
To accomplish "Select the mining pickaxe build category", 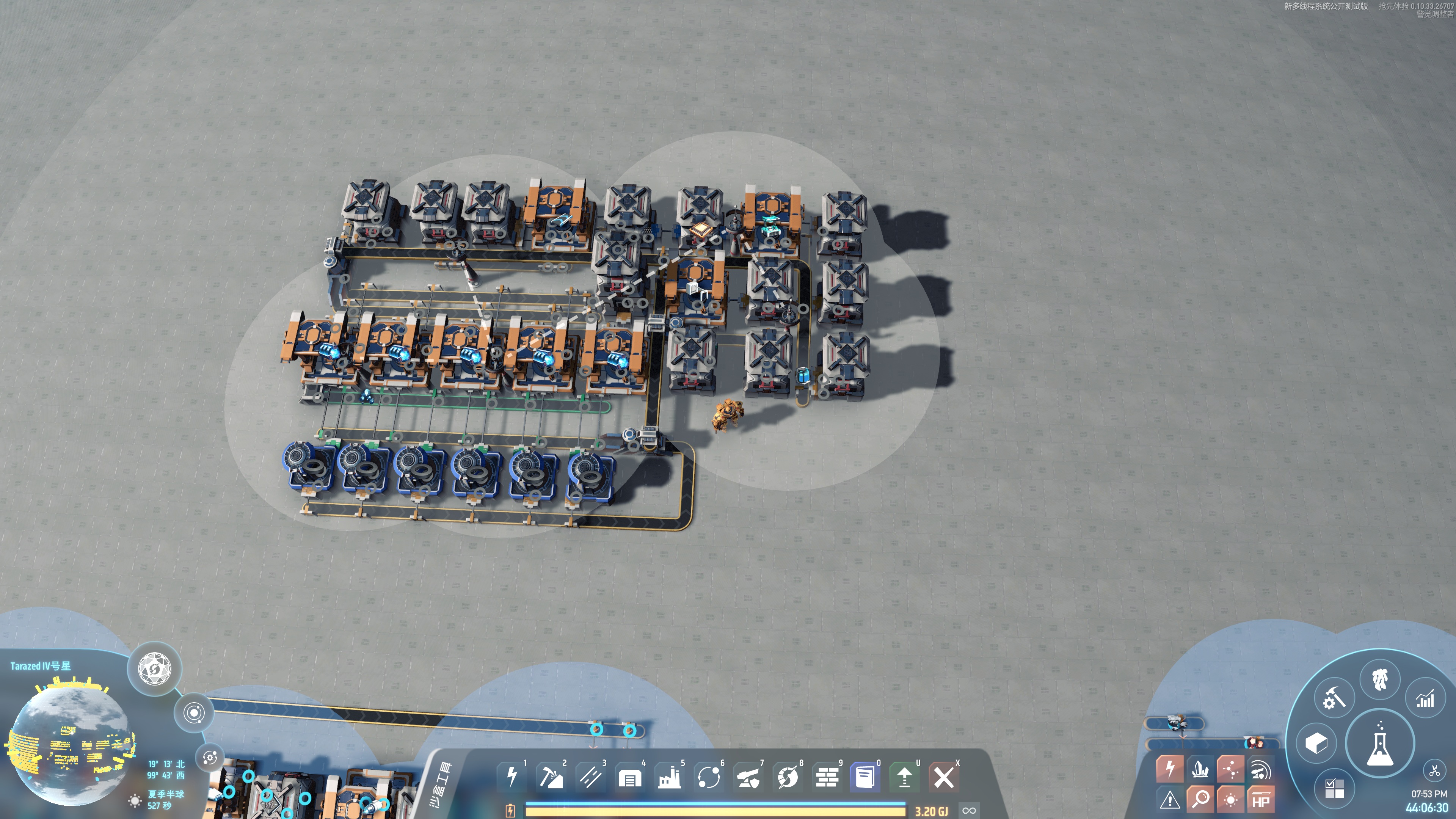I will coord(551,777).
